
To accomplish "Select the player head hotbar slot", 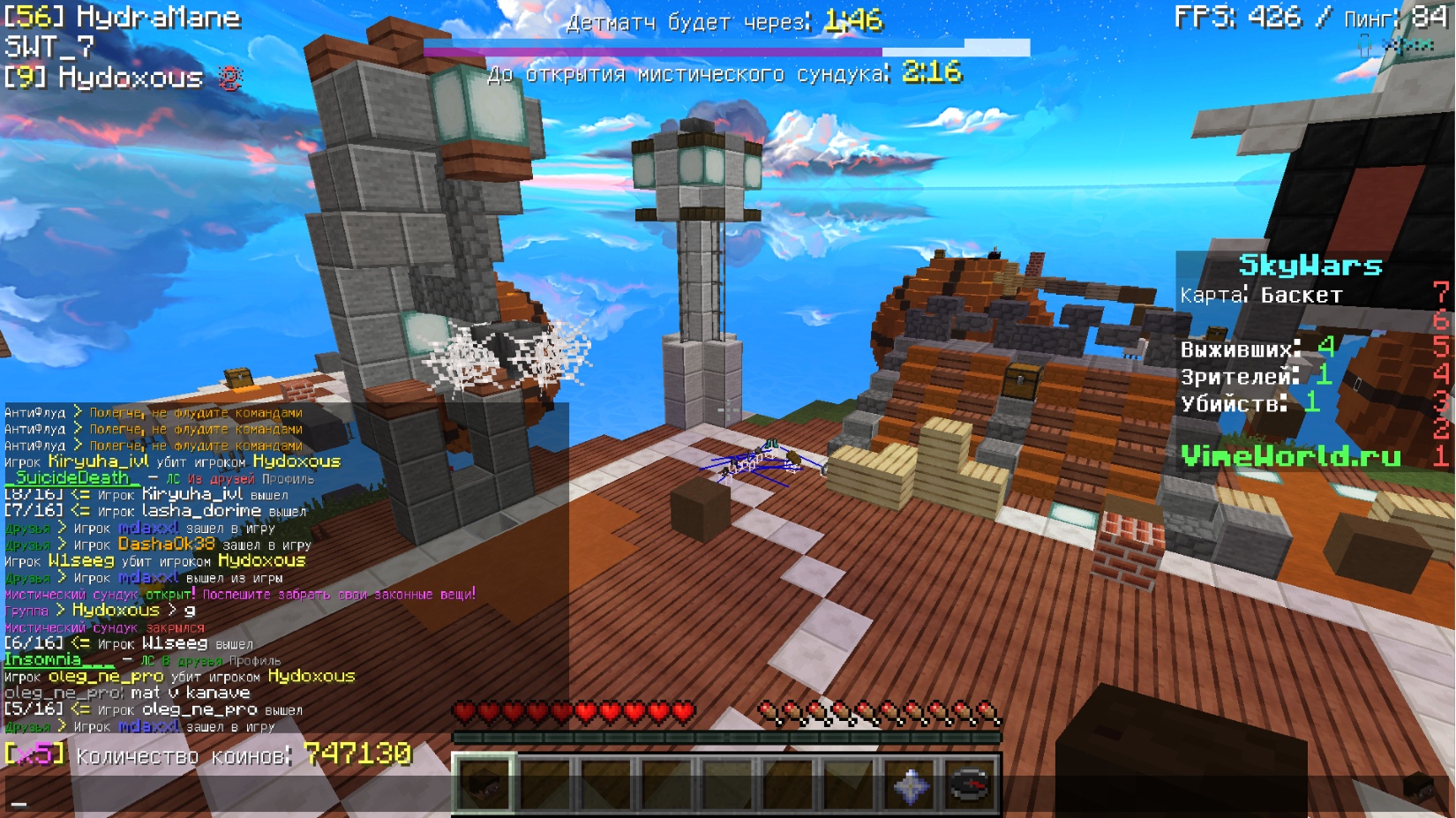I will point(483,784).
